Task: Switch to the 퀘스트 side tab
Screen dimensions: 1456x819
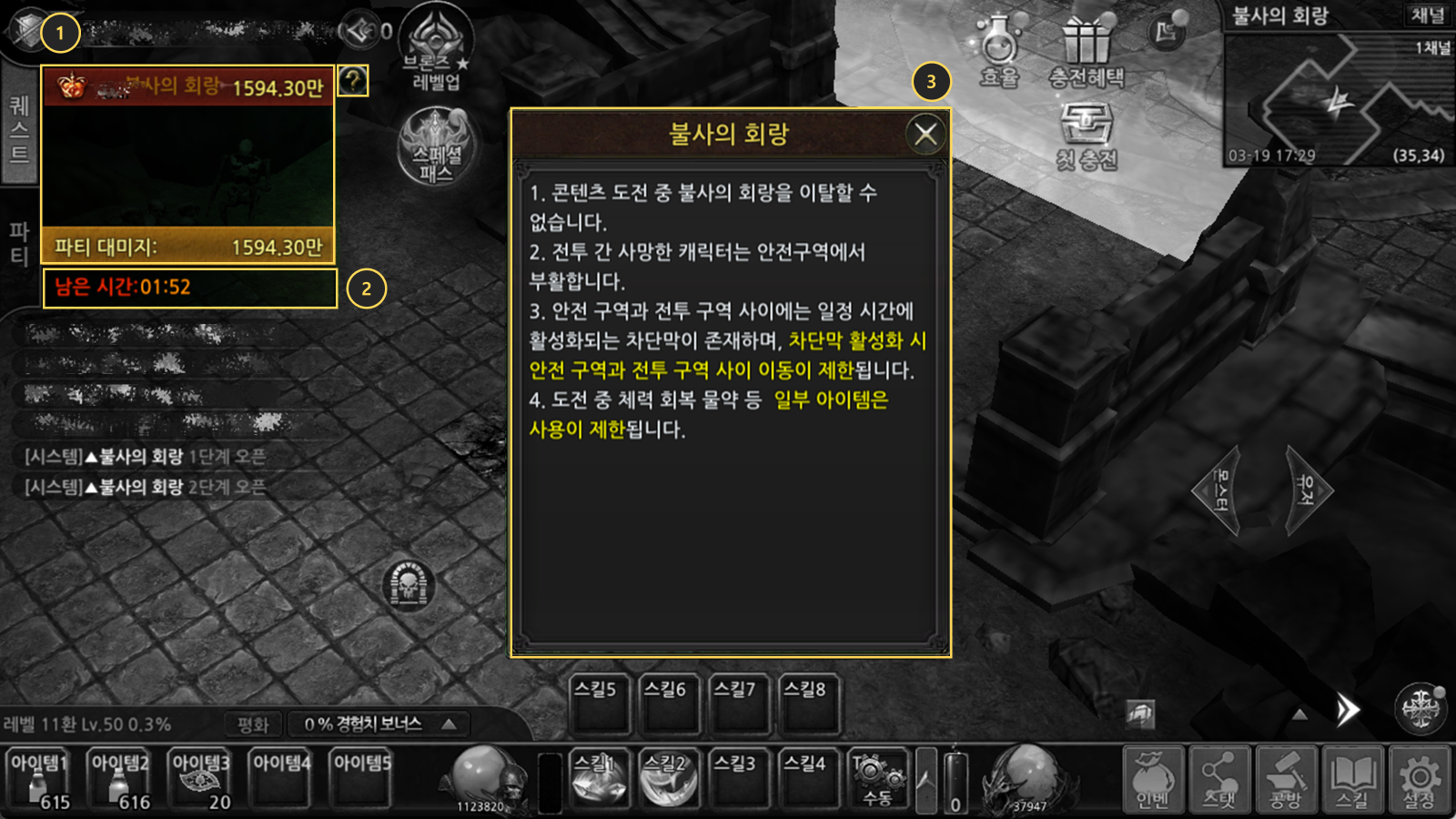Action: point(19,129)
